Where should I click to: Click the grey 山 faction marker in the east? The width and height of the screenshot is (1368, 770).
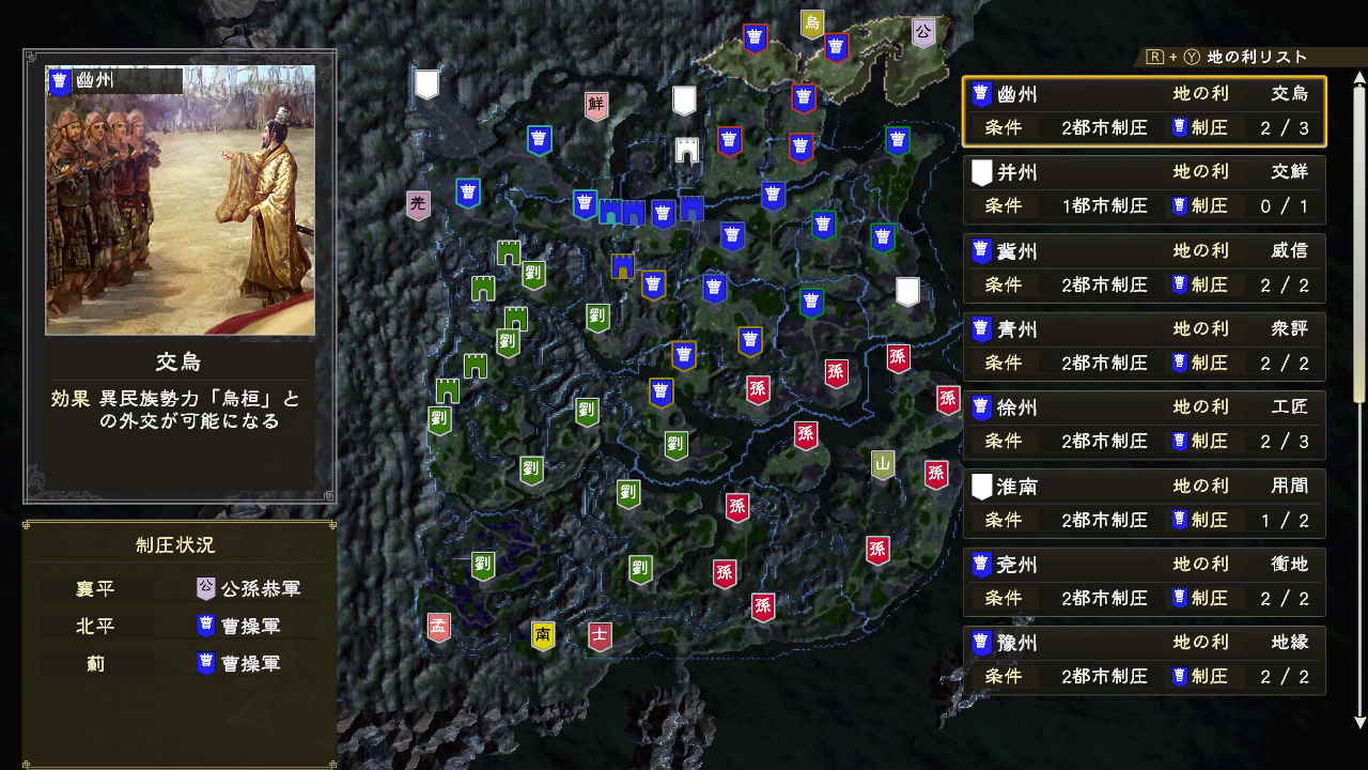[x=884, y=465]
